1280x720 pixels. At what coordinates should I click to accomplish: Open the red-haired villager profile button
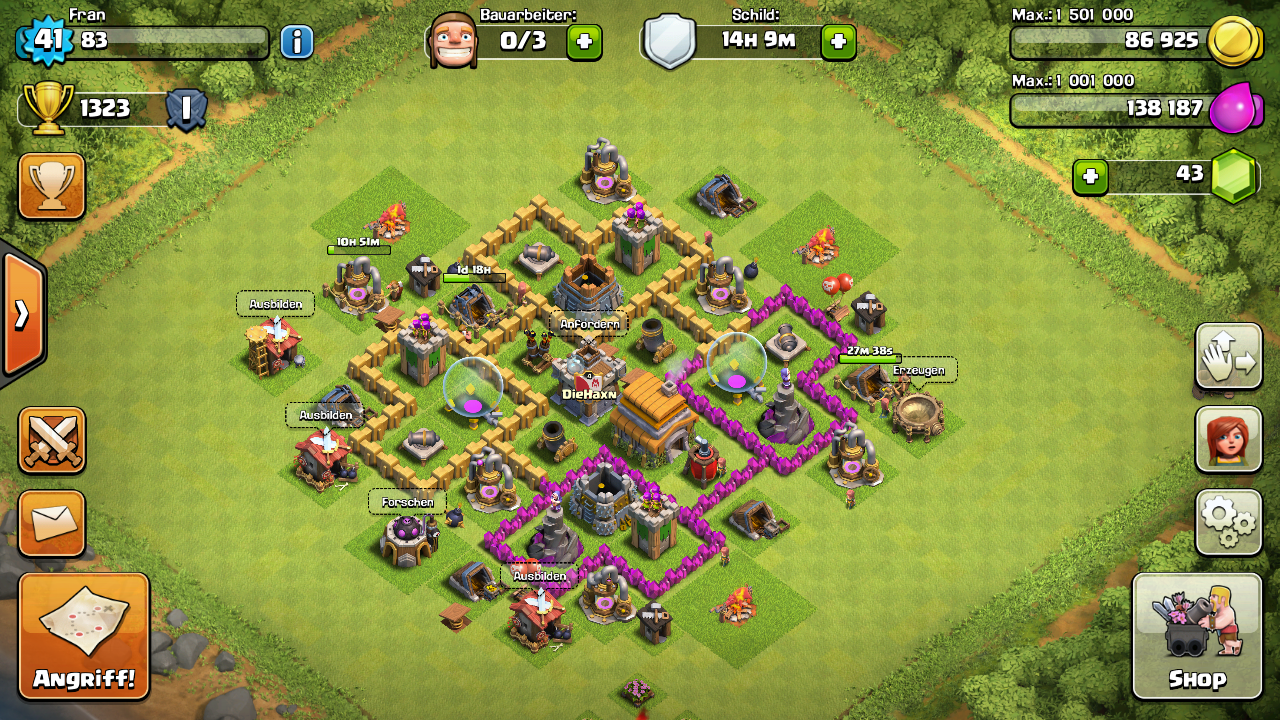coord(1228,439)
